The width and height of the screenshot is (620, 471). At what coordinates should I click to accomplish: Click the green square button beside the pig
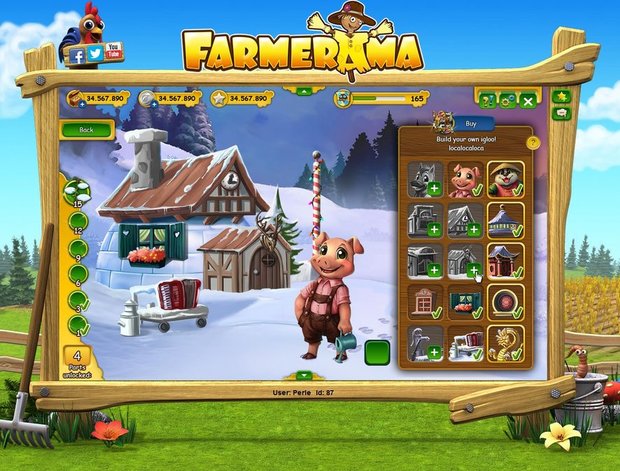tap(377, 353)
